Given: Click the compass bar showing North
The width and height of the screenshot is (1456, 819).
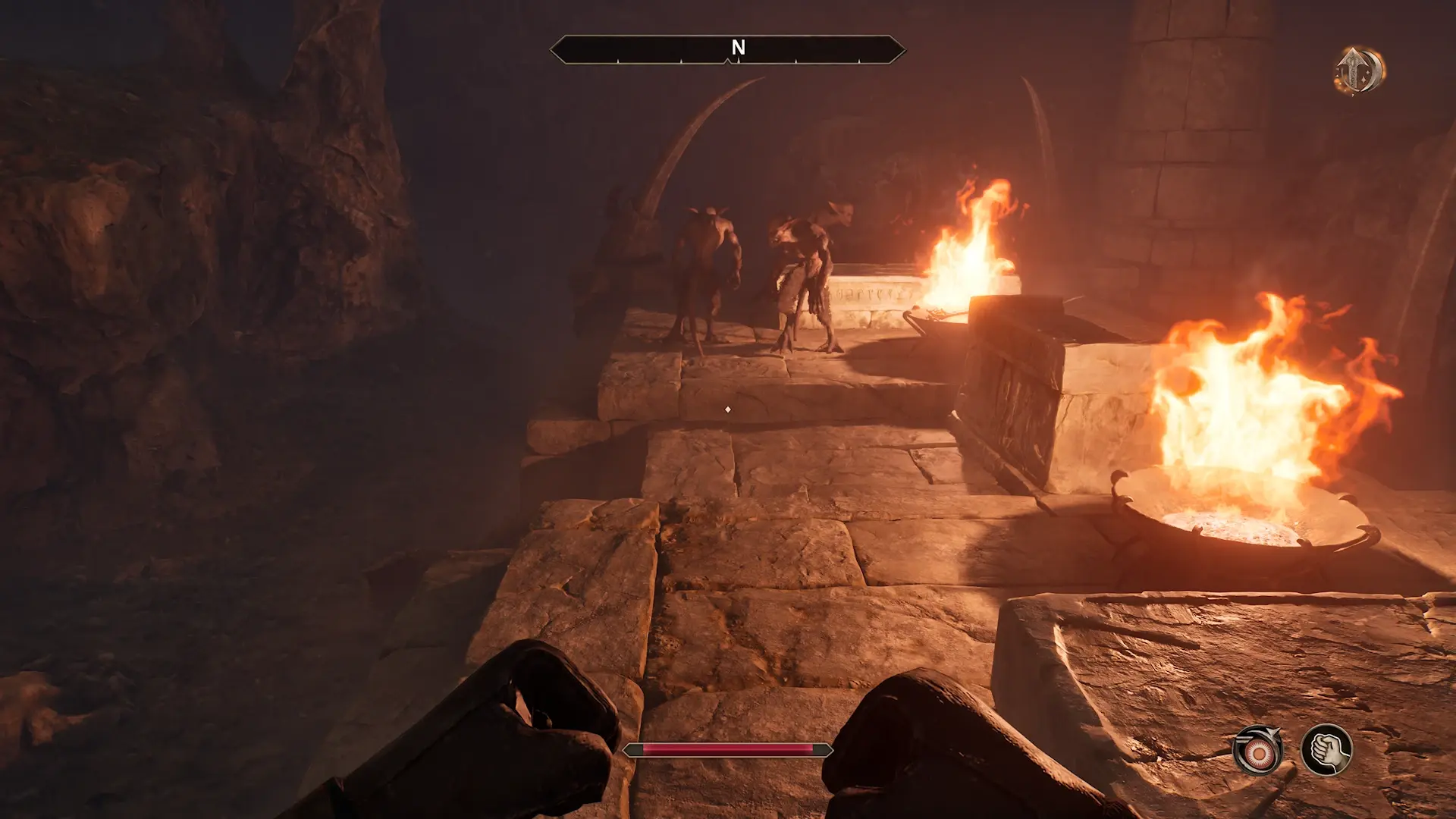Looking at the screenshot, I should point(727,49).
